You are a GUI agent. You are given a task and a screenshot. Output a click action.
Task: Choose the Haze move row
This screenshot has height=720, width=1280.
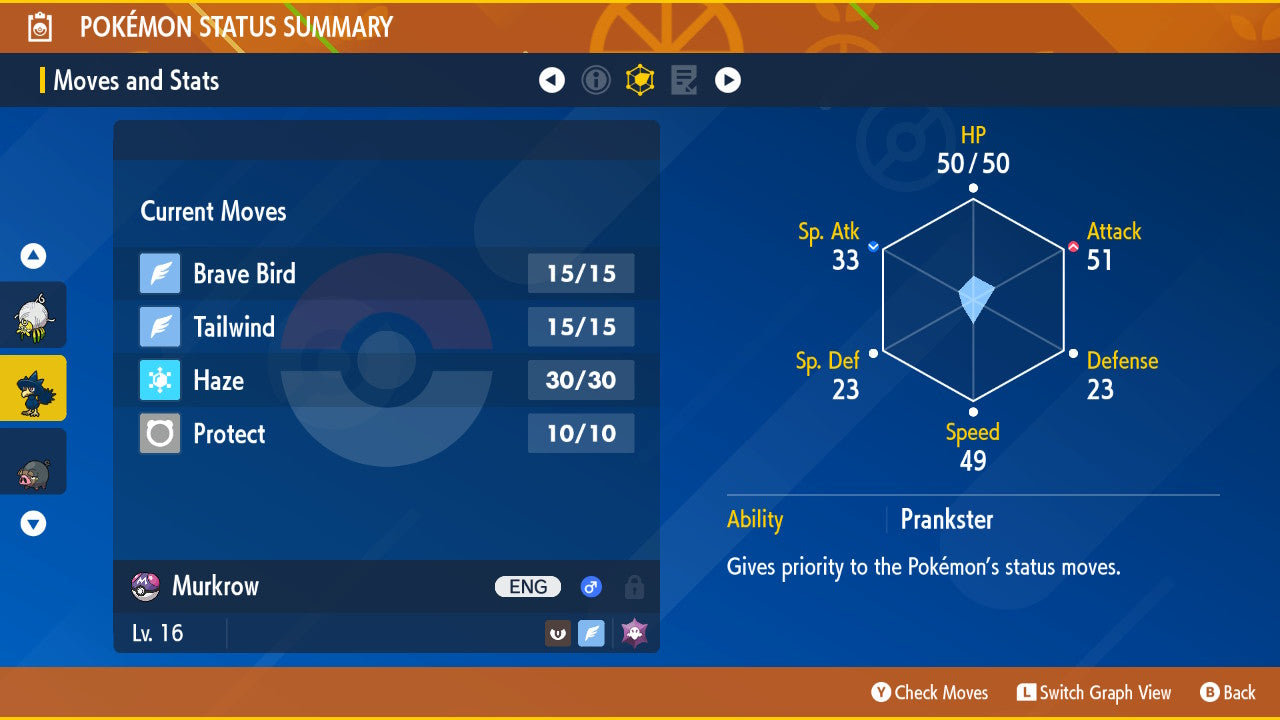click(x=387, y=380)
